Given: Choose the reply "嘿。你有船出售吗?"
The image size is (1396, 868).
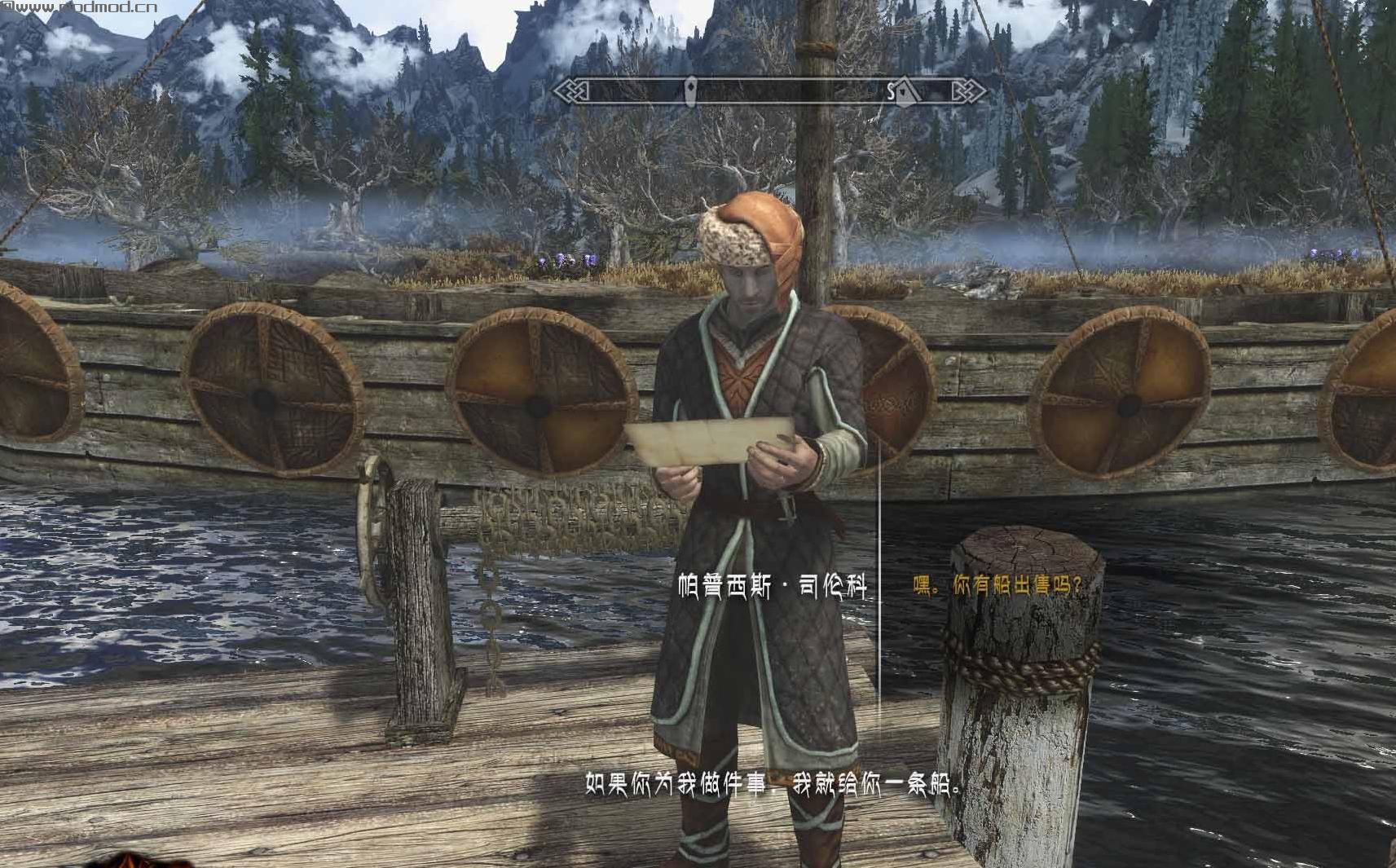Looking at the screenshot, I should 997,585.
